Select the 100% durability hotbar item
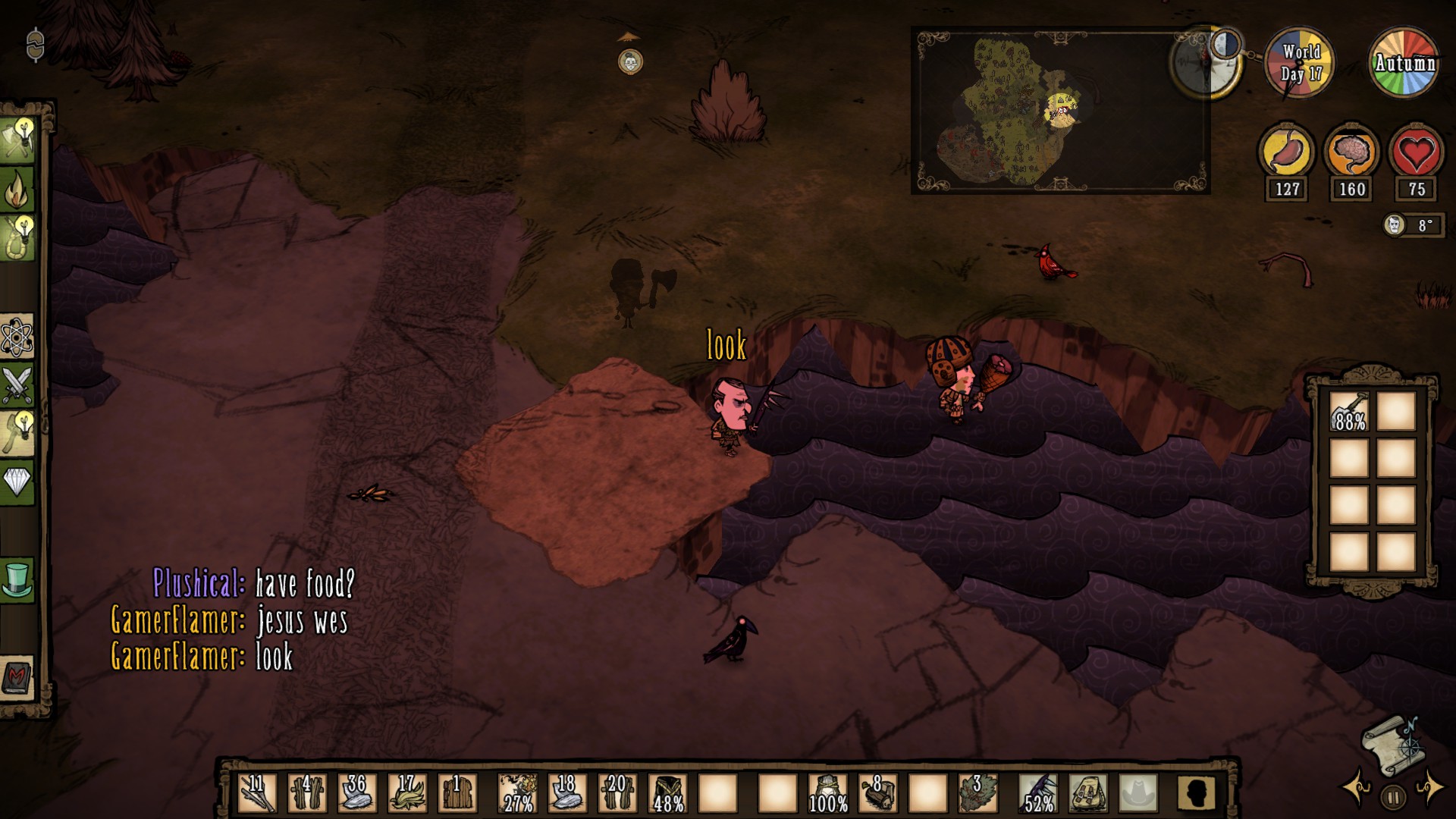The height and width of the screenshot is (819, 1456). [x=827, y=792]
